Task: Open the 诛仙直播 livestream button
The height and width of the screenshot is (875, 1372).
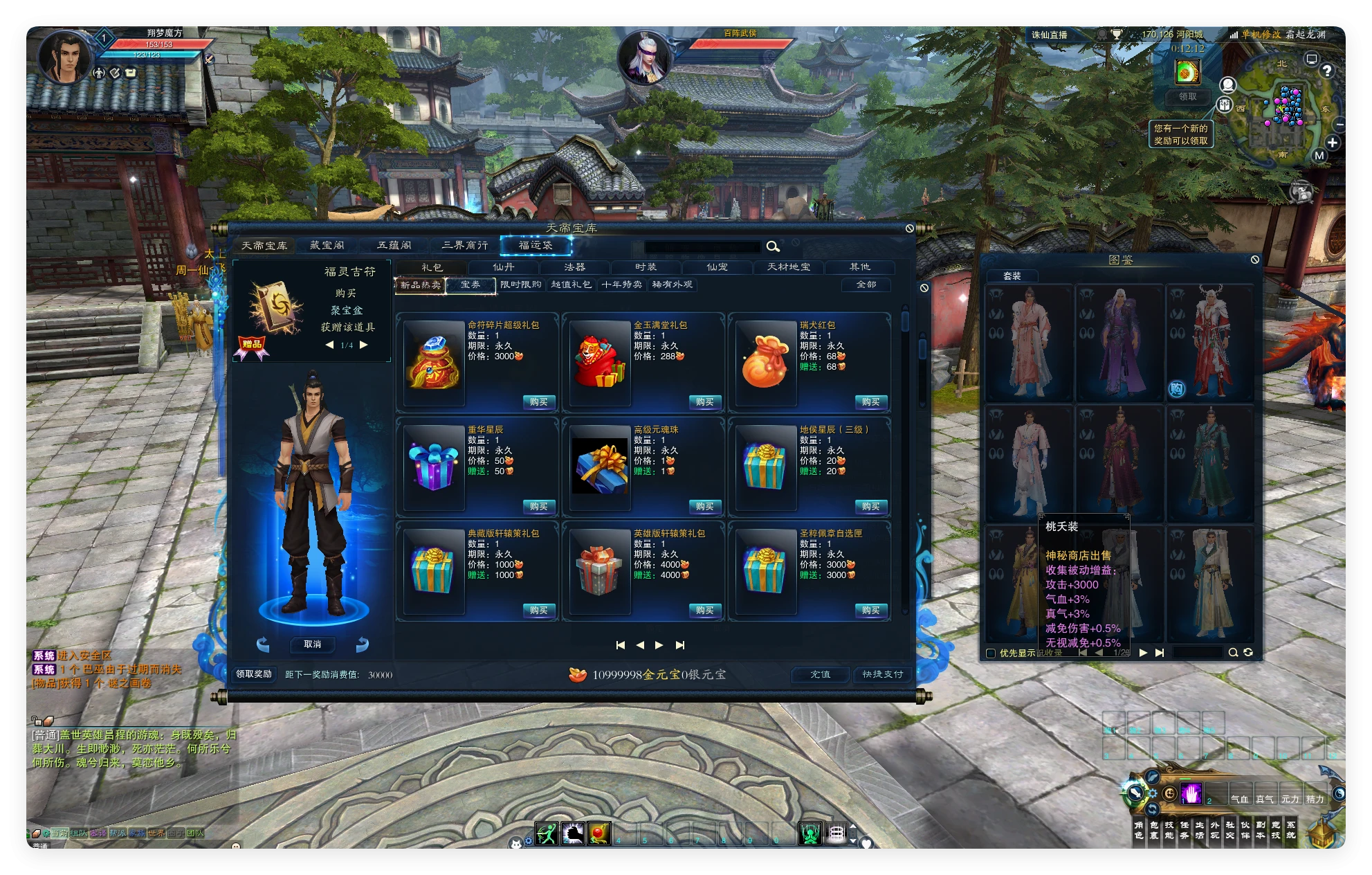Action: [x=1050, y=35]
